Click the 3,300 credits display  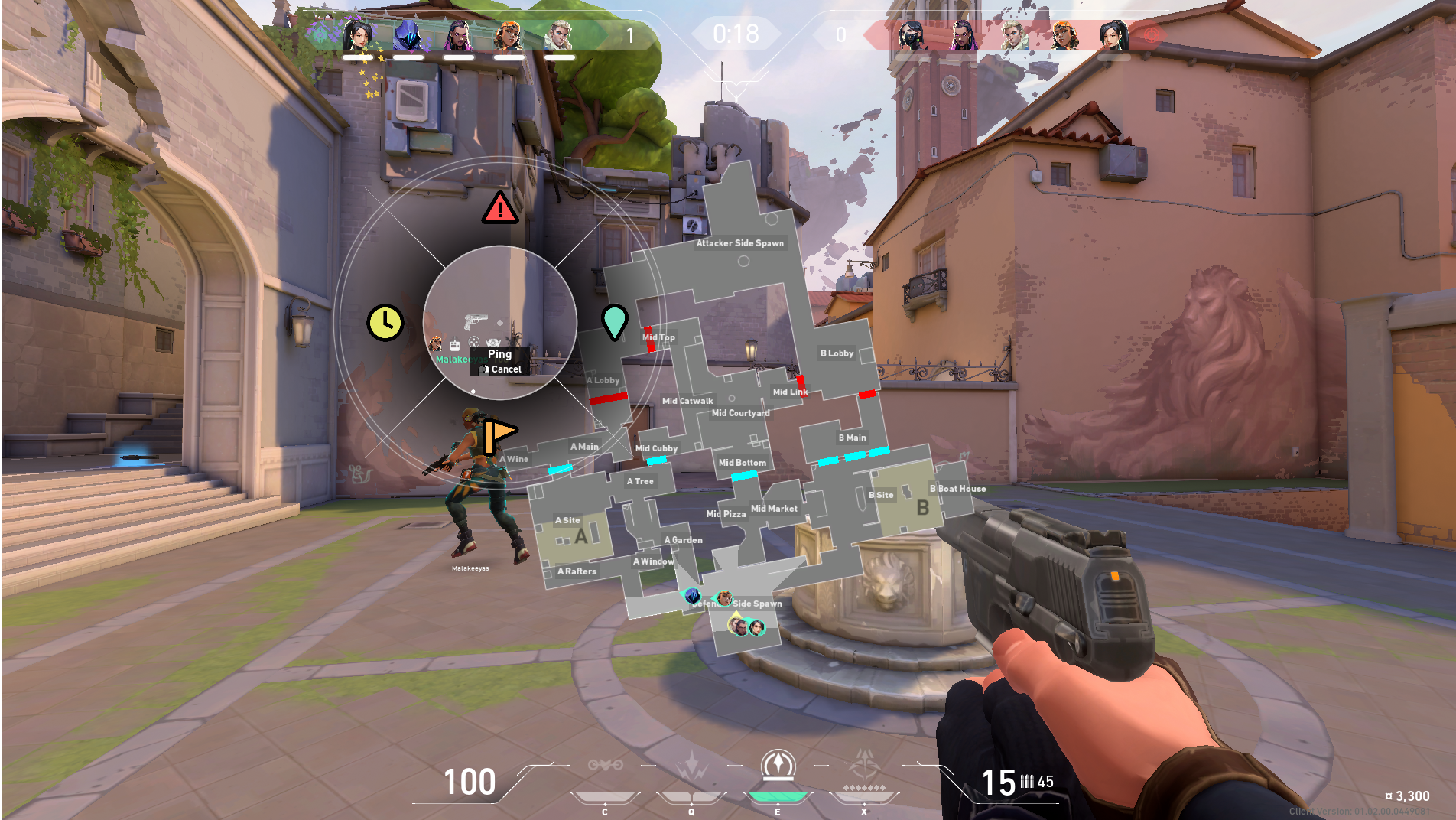pos(1406,796)
